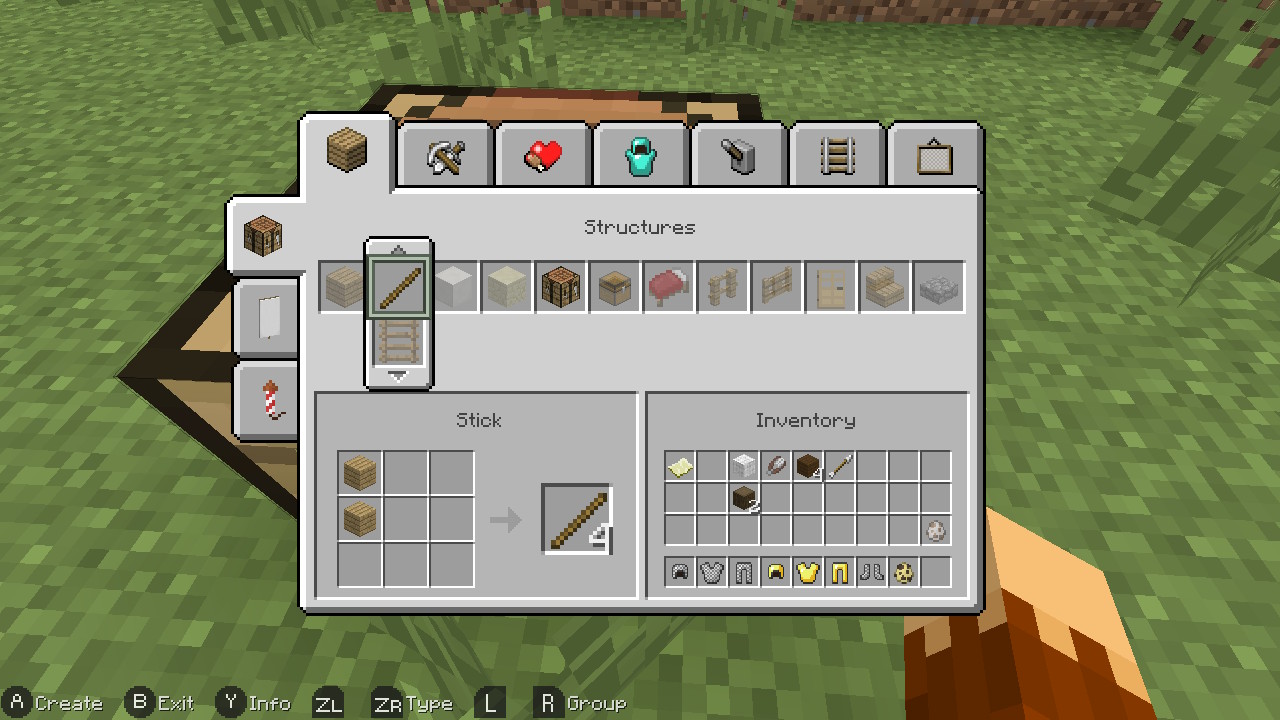
Task: Click the stick output slot to craft
Action: pyautogui.click(x=577, y=519)
